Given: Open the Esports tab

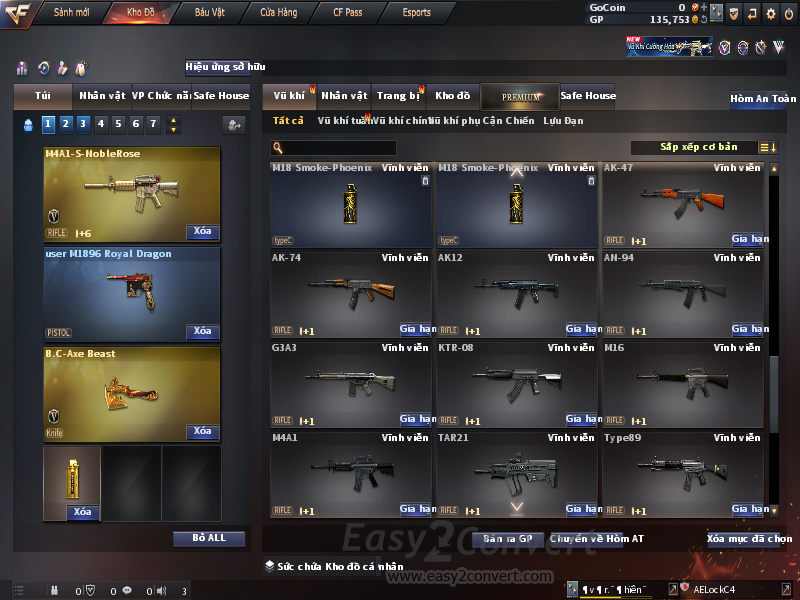Looking at the screenshot, I should tap(416, 13).
